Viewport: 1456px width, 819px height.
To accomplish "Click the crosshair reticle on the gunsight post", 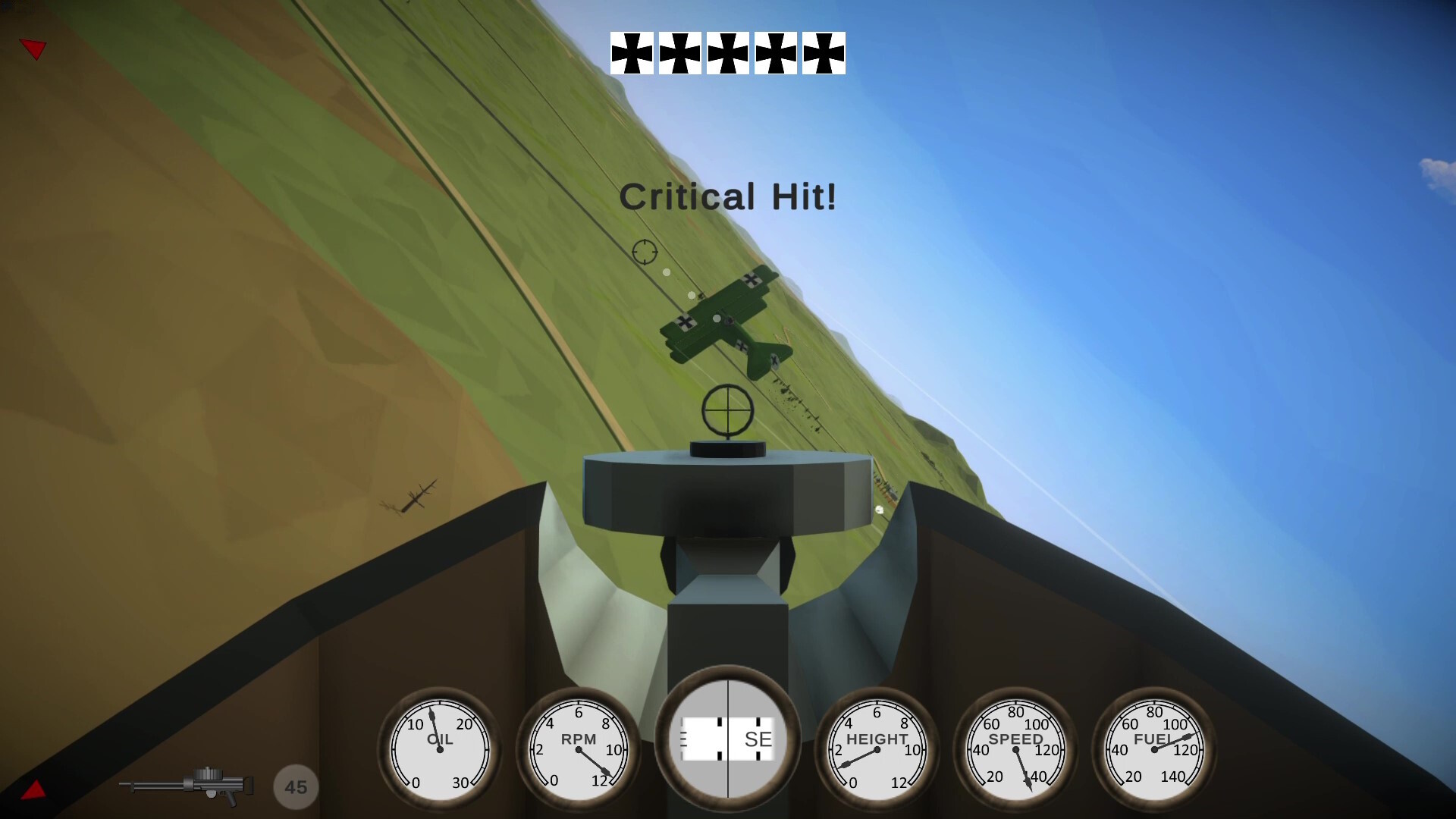I will tap(726, 409).
